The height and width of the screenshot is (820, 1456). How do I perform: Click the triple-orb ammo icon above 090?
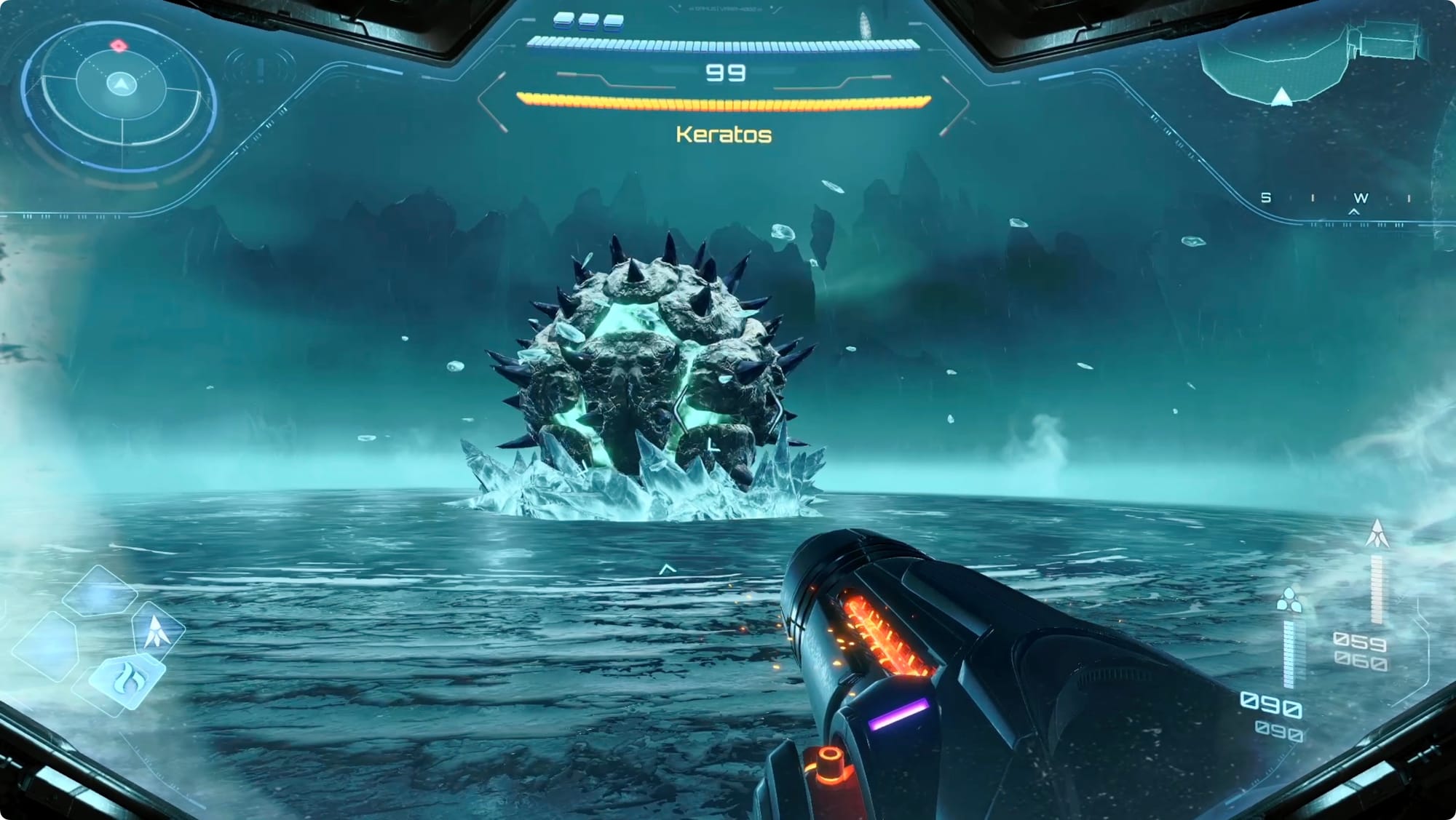coord(1289,600)
